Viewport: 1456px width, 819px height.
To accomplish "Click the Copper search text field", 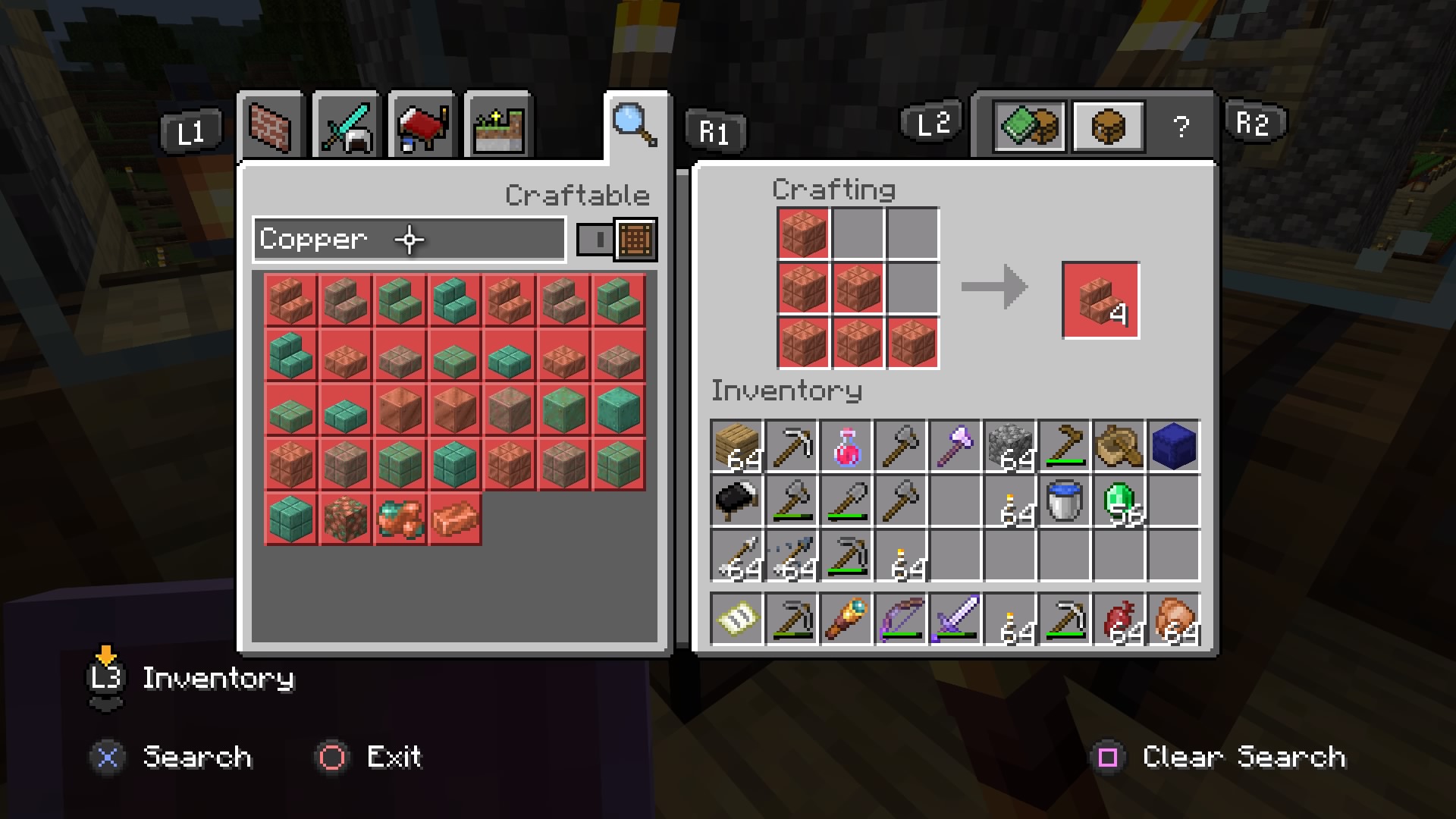I will pyautogui.click(x=409, y=240).
